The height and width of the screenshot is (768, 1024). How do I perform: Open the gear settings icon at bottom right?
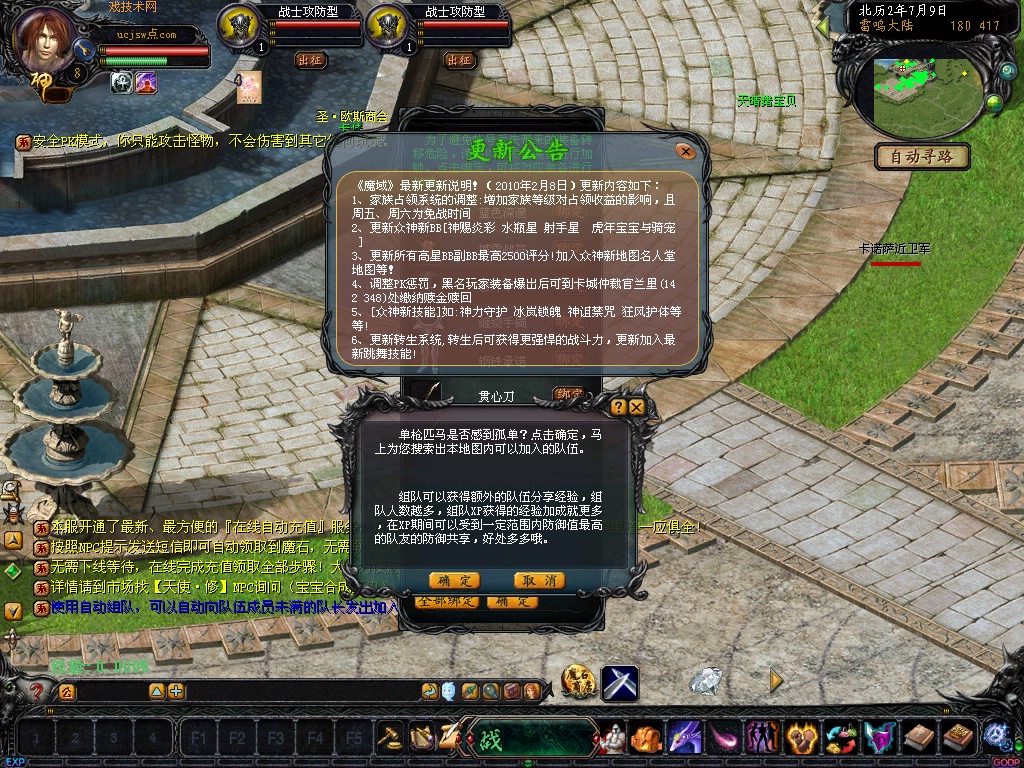[996, 737]
